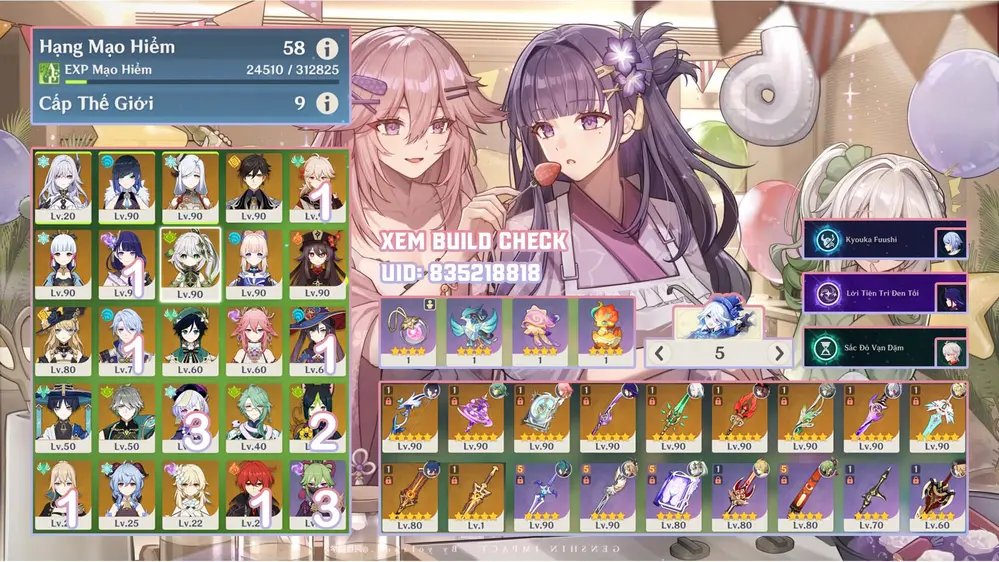Select Hu Tao's character tile
Viewport: 999px width, 562px height.
point(317,263)
